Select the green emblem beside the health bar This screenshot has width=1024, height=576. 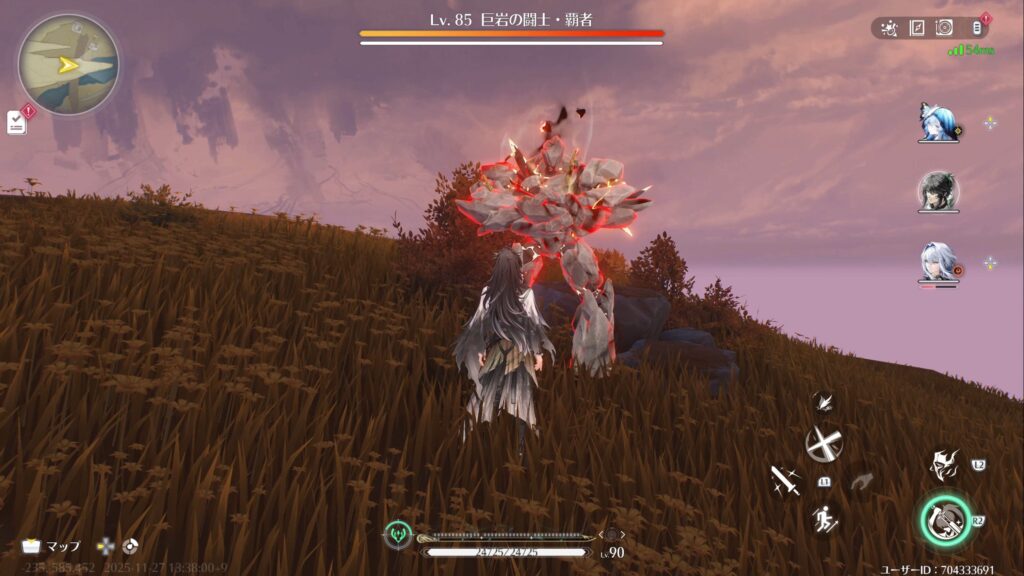pyautogui.click(x=398, y=535)
